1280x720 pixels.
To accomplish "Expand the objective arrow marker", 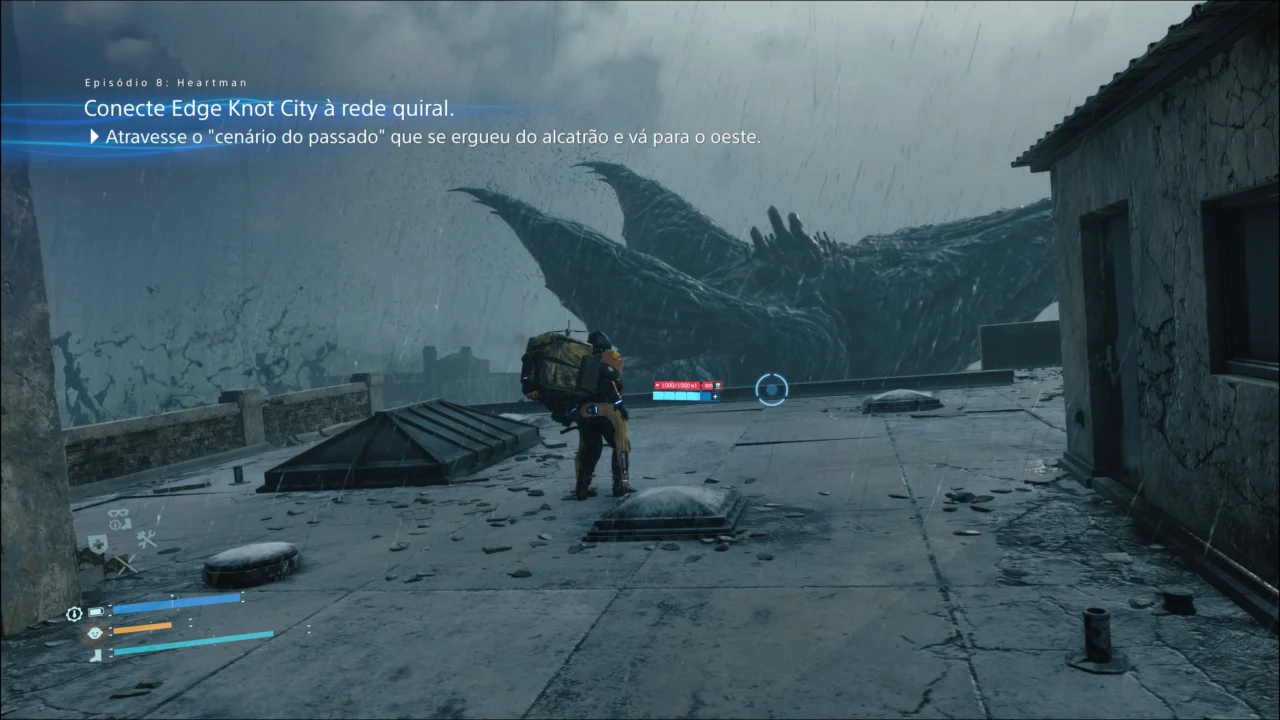I will (92, 137).
